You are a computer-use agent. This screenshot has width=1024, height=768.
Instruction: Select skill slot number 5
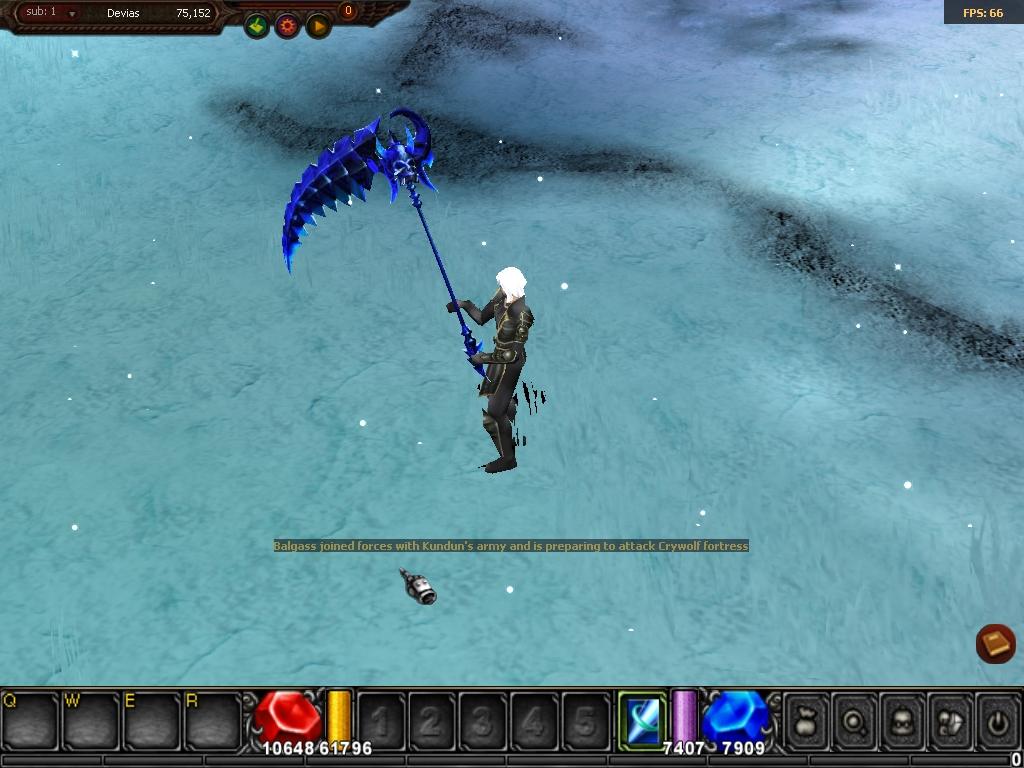pos(585,720)
